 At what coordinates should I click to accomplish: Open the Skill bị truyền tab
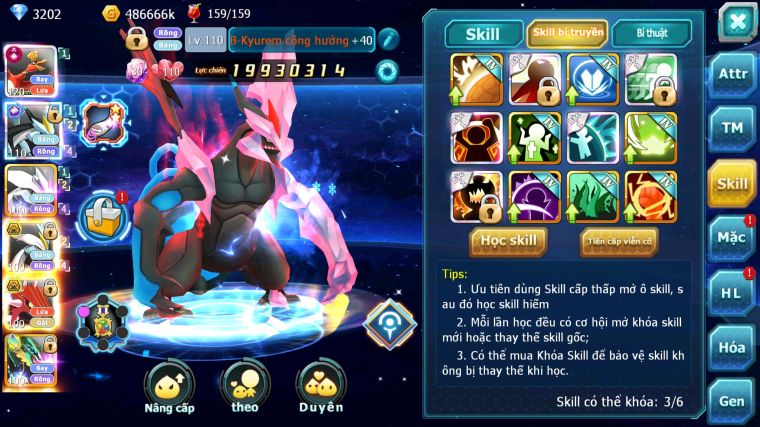click(x=567, y=33)
